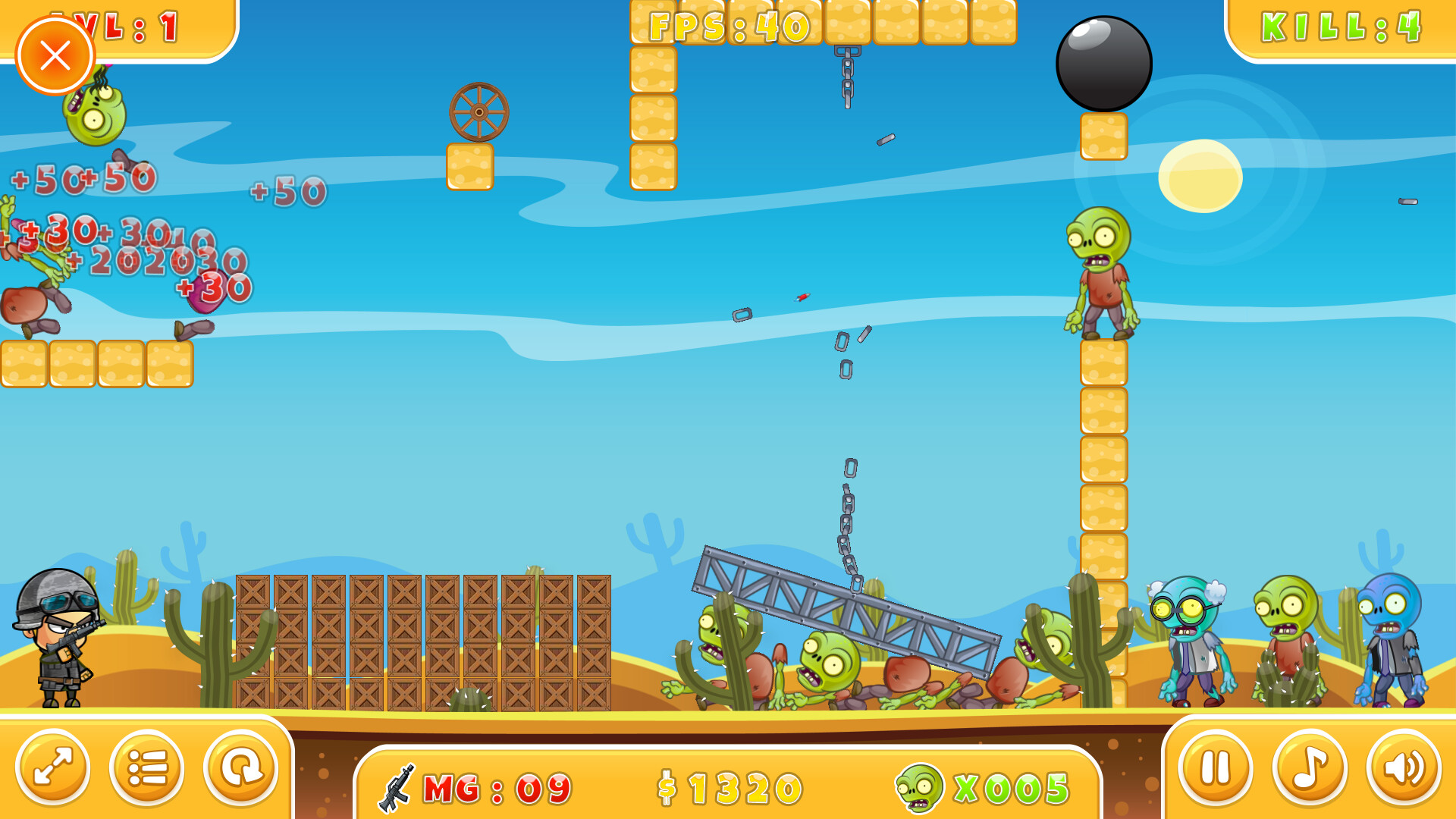Screen dimensions: 1456x819
Task: Toggle sound with the speaker icon
Action: [x=1400, y=768]
